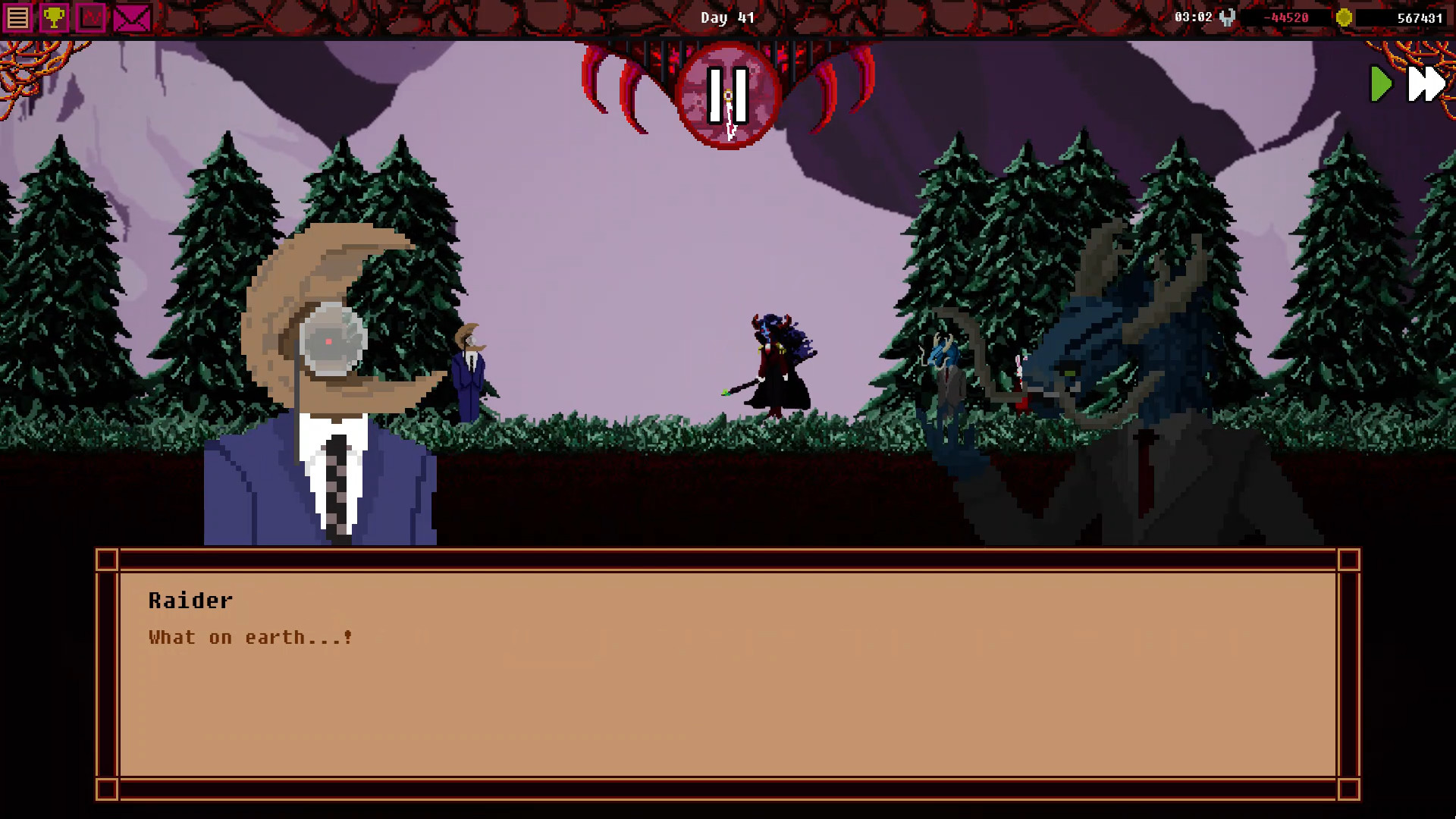This screenshot has width=1456, height=819.
Task: Open the daily log via the list icon
Action: click(x=18, y=17)
